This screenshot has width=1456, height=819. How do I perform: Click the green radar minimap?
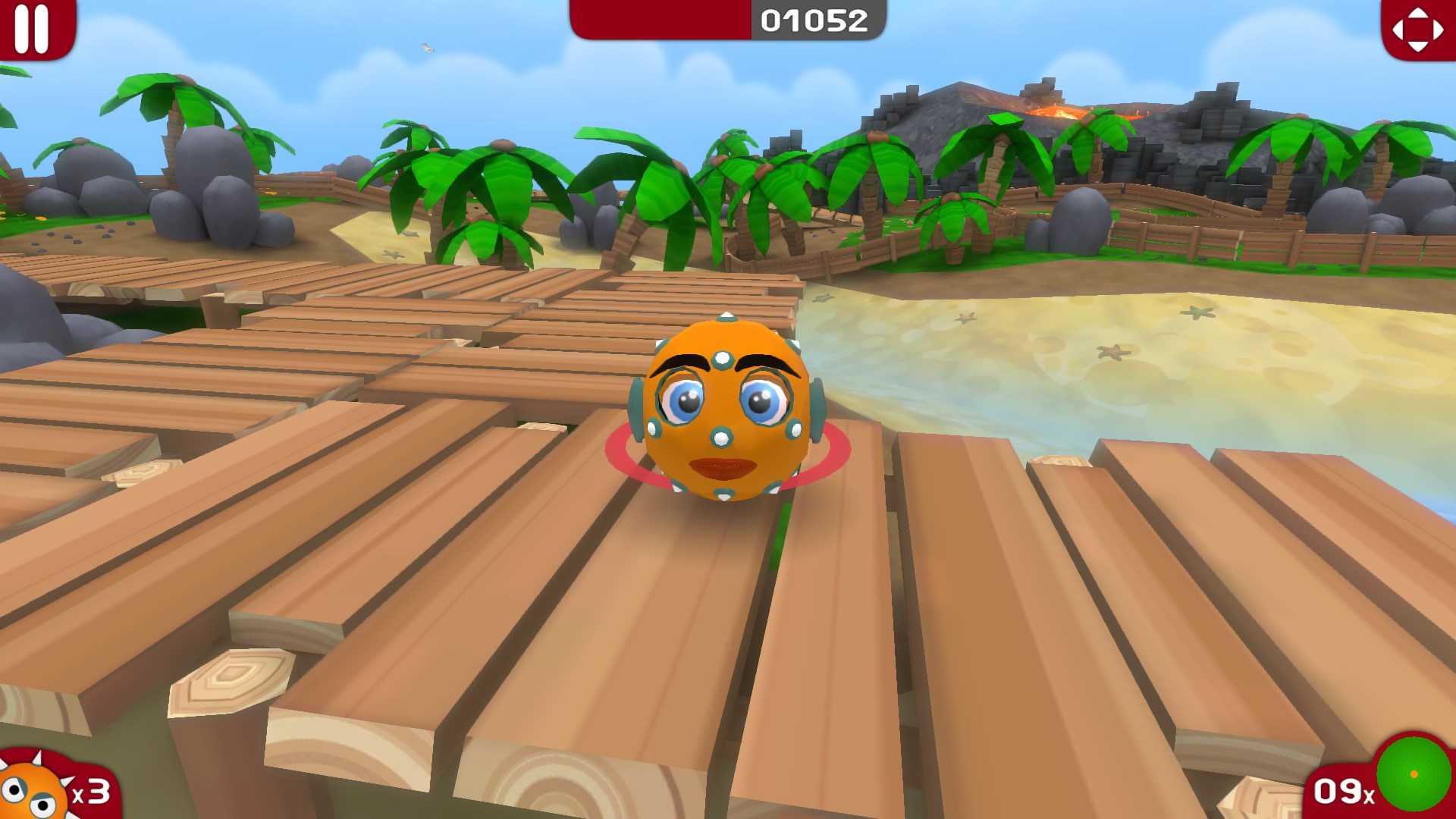point(1414,775)
